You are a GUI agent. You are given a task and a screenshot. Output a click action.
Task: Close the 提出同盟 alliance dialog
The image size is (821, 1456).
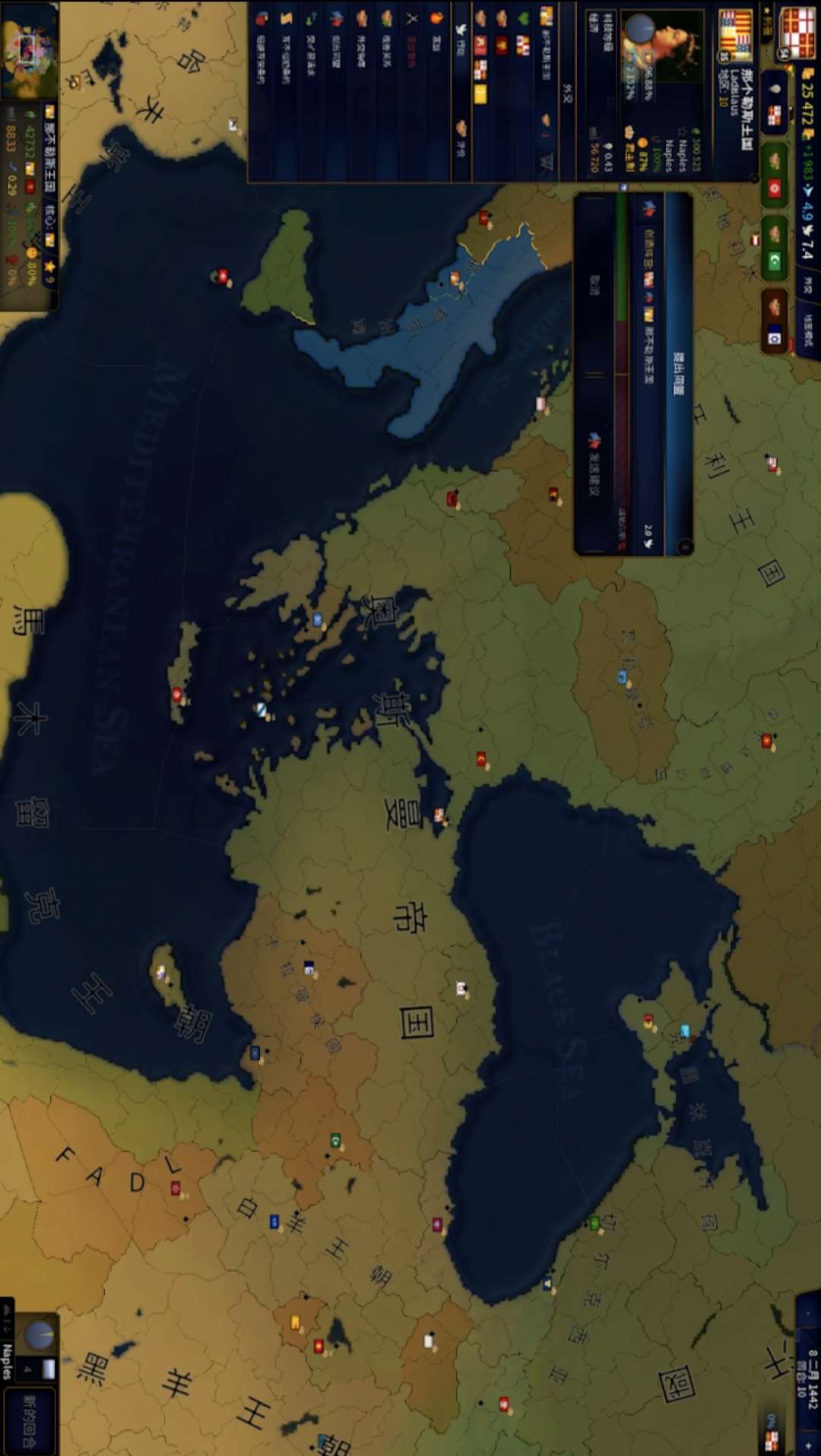[684, 546]
